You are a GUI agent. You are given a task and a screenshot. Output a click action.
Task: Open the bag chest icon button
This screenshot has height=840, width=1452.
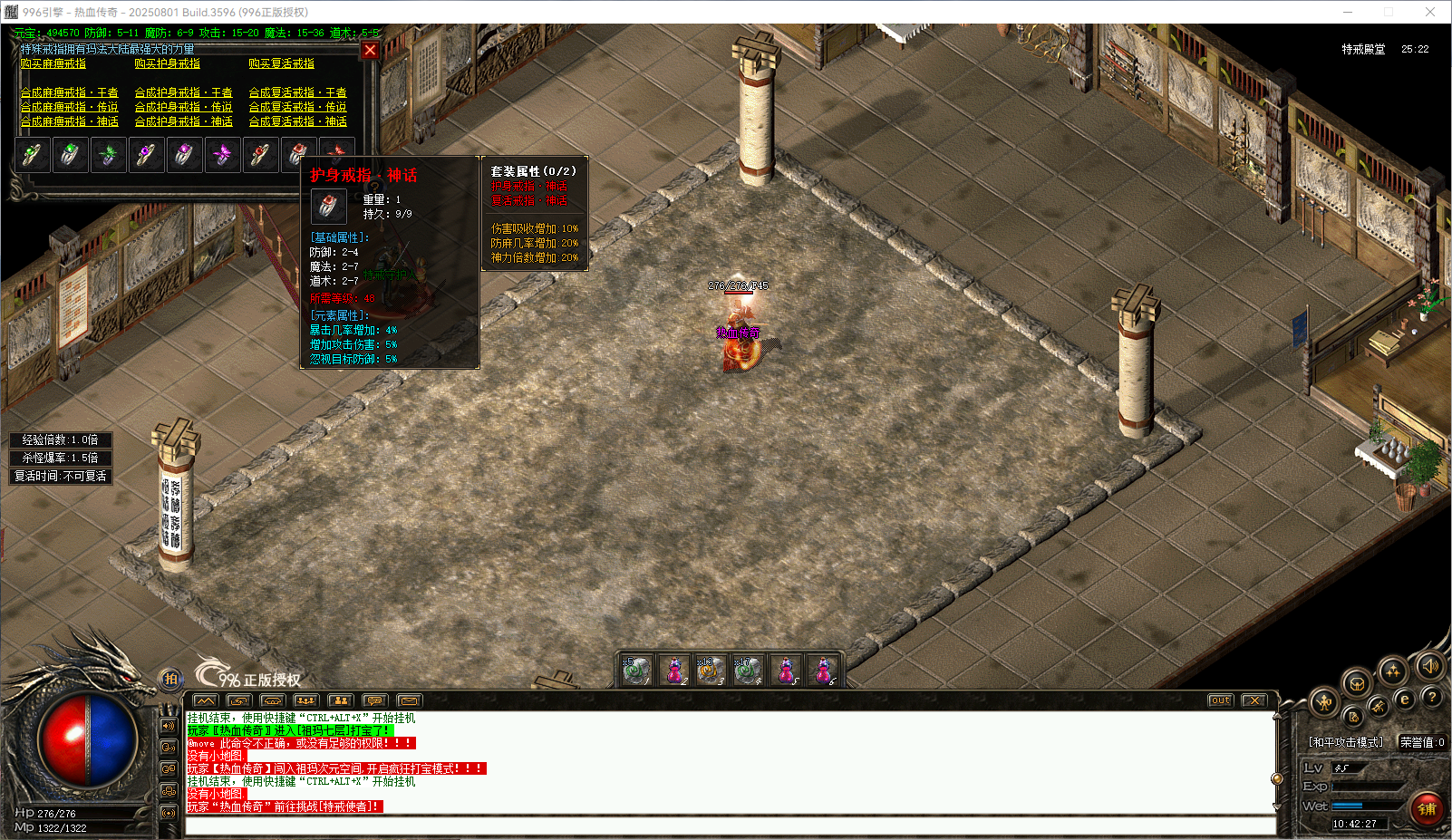[1357, 684]
